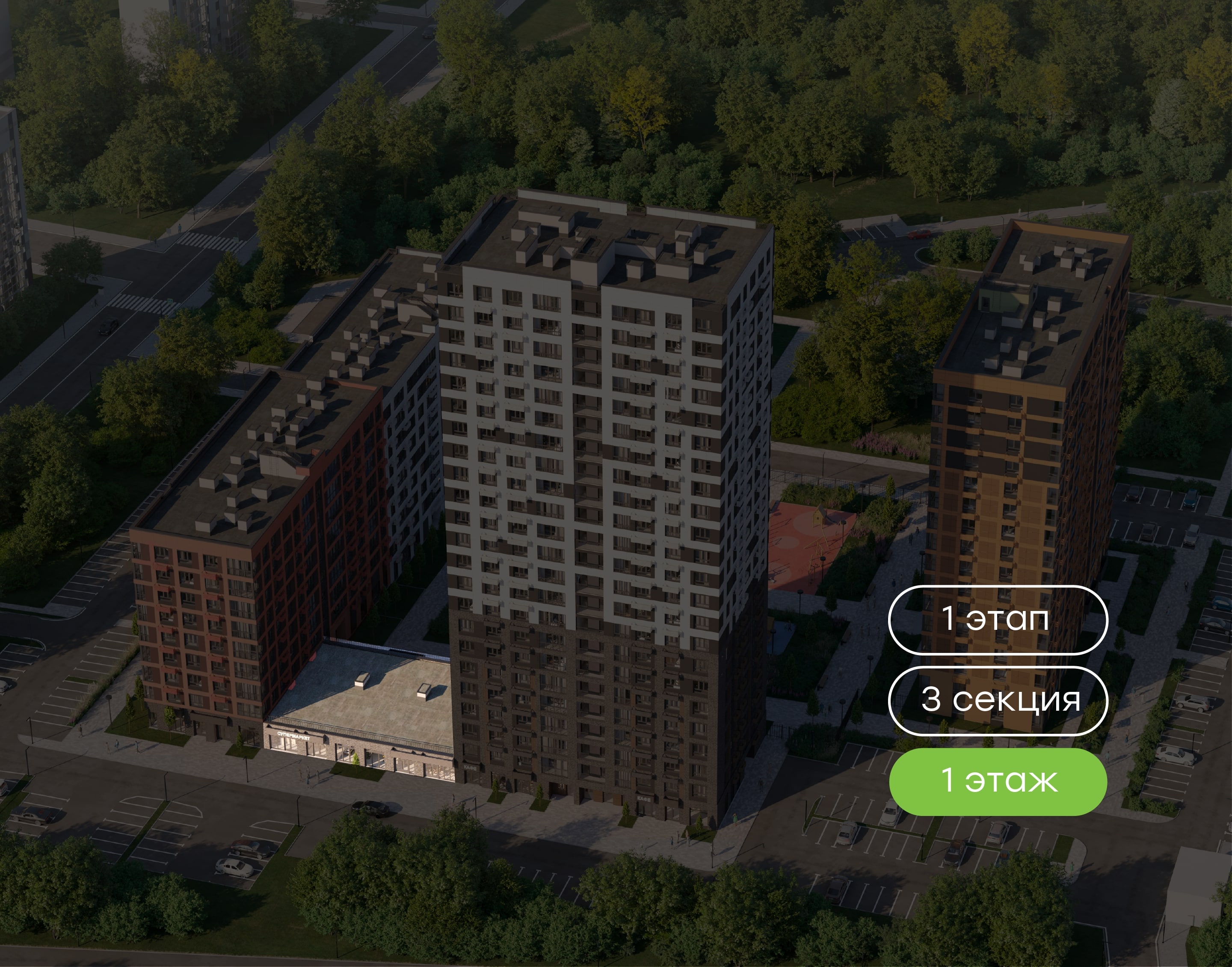The width and height of the screenshot is (1232, 967).
Task: Open the green "1 этаж" floor button
Action: tap(997, 781)
